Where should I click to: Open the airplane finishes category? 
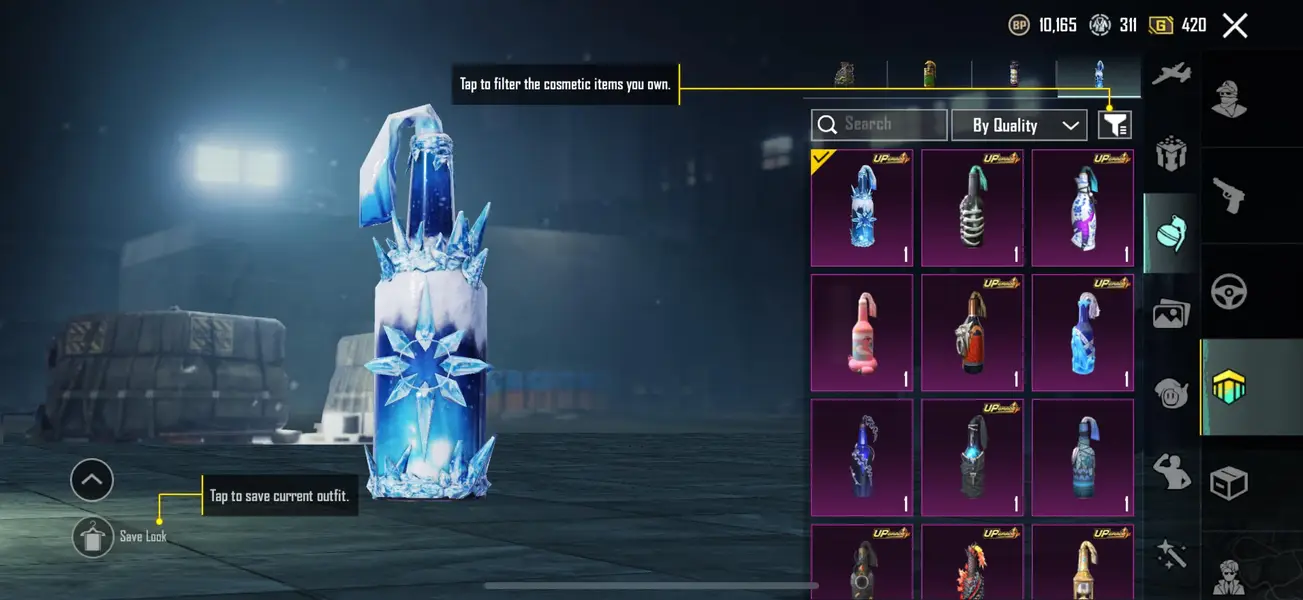(x=1171, y=75)
